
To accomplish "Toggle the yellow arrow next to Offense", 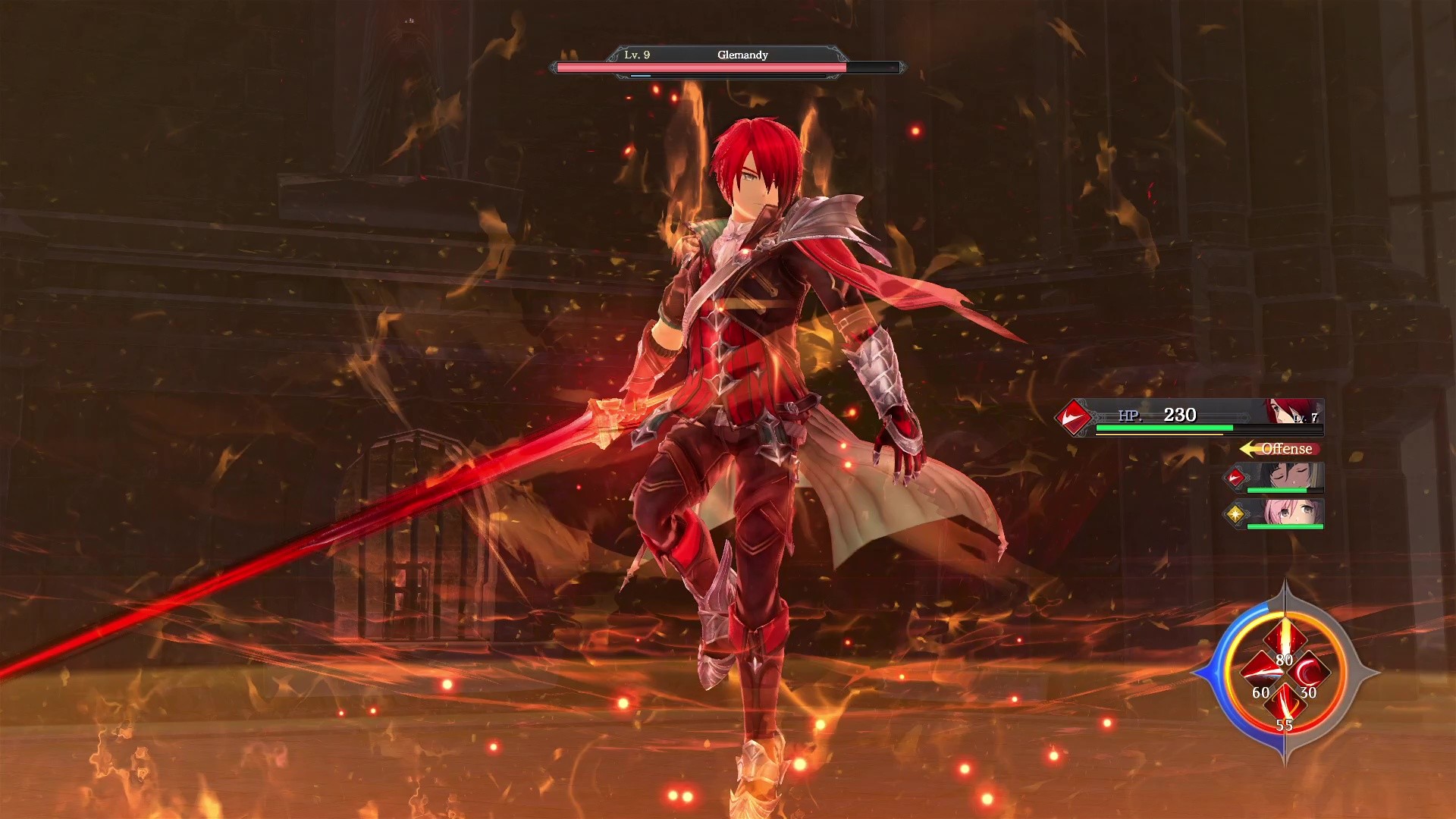I will (x=1249, y=449).
